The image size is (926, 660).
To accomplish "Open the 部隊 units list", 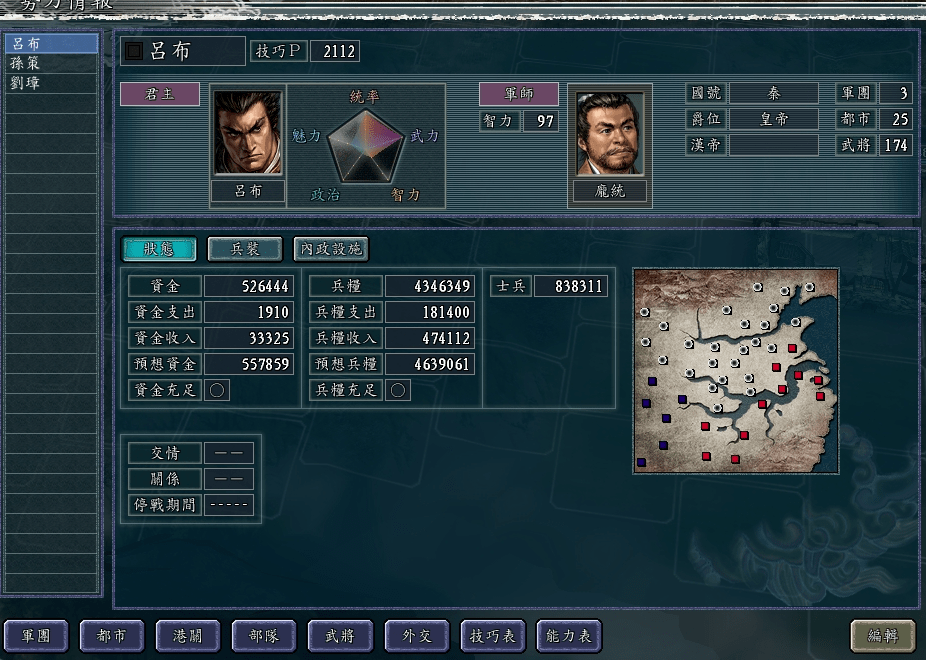I will 264,636.
